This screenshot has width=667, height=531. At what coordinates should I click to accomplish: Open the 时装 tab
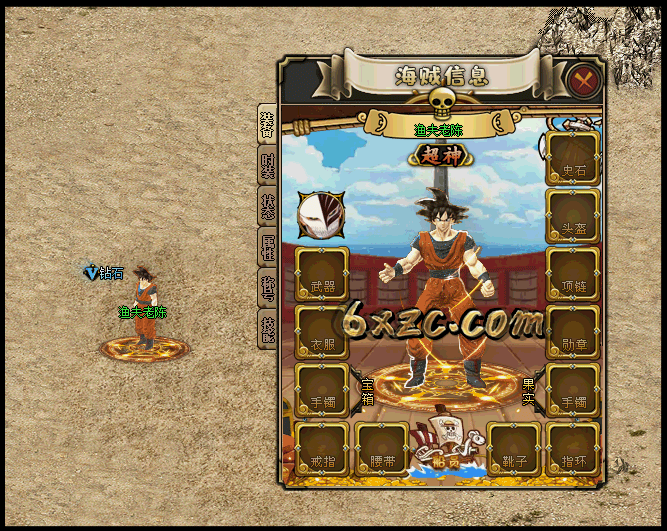point(267,167)
